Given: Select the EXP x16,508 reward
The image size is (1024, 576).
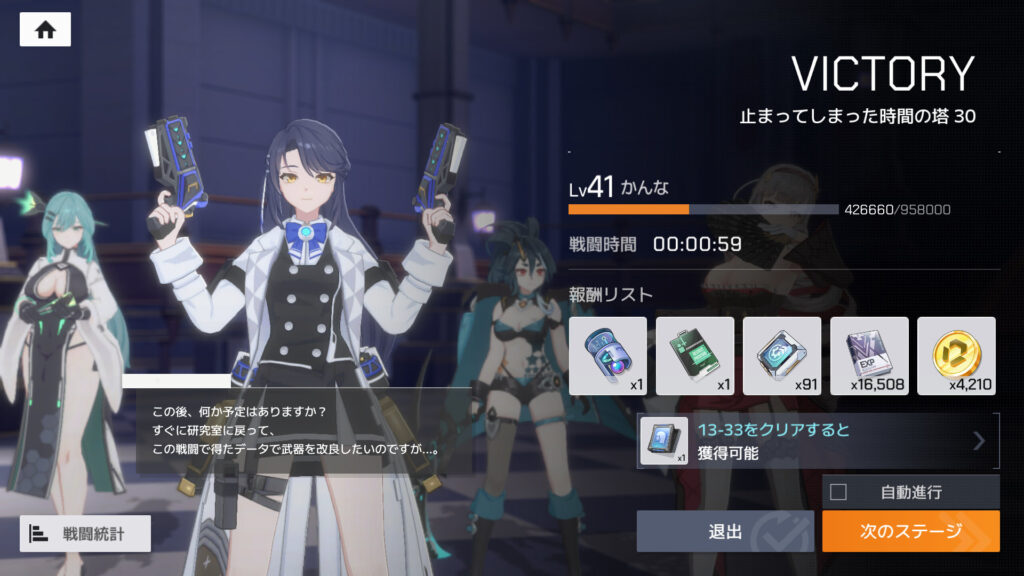Looking at the screenshot, I should 869,356.
